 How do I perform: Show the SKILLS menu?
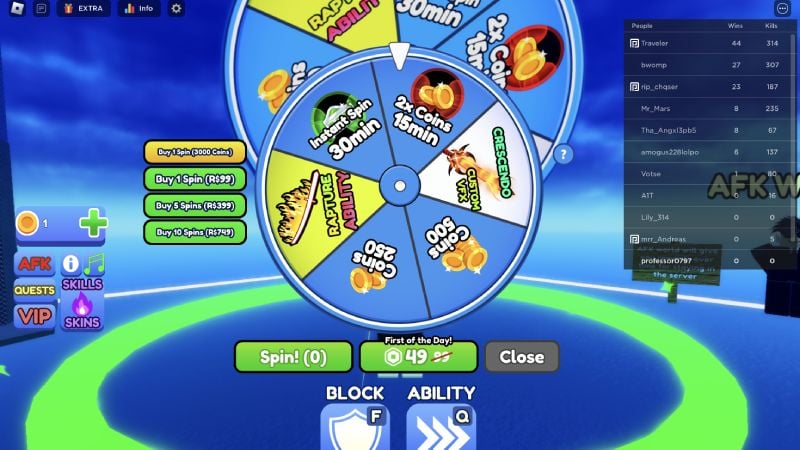pyautogui.click(x=82, y=284)
